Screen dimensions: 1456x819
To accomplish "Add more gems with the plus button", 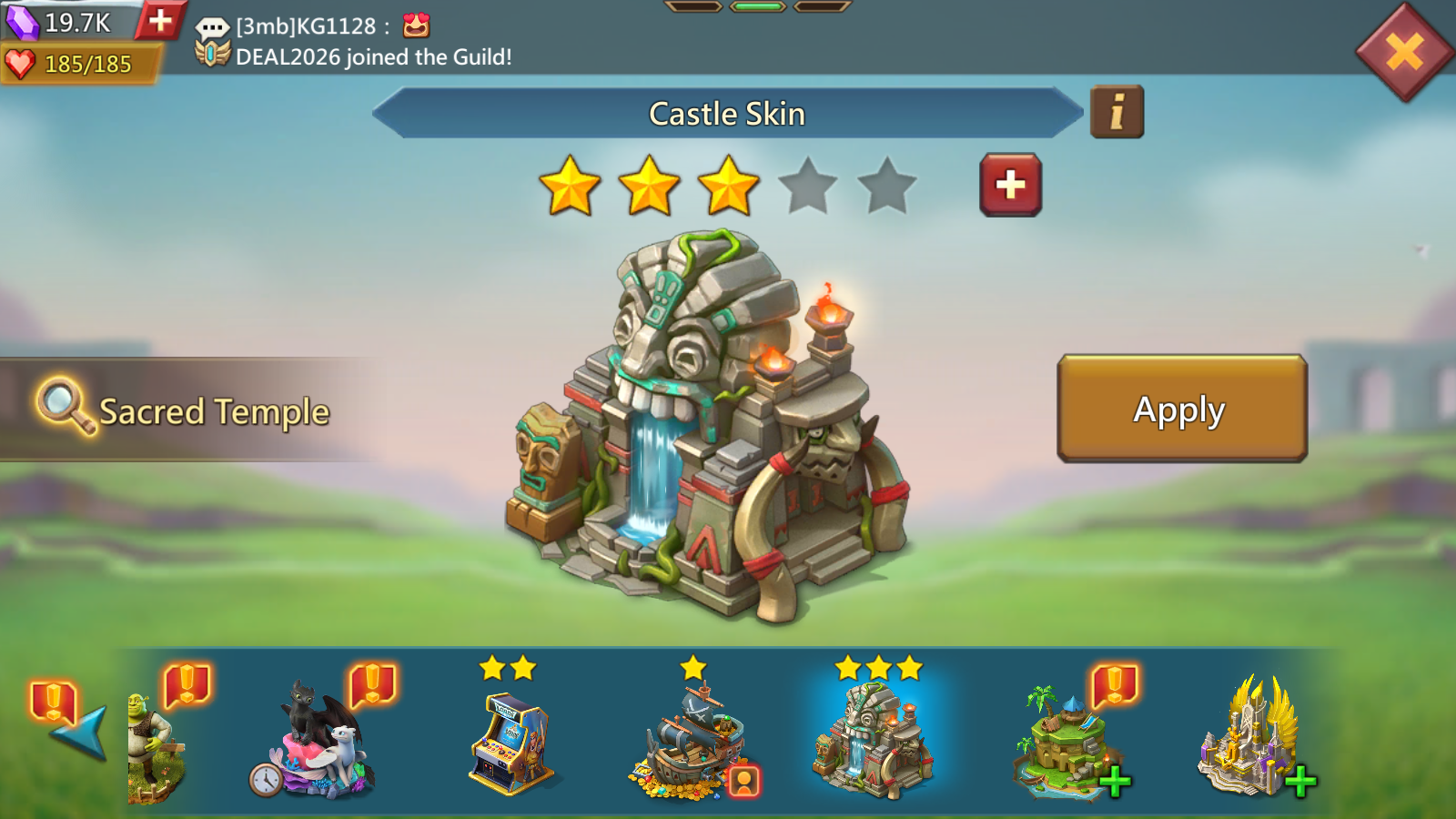I will coord(160,20).
